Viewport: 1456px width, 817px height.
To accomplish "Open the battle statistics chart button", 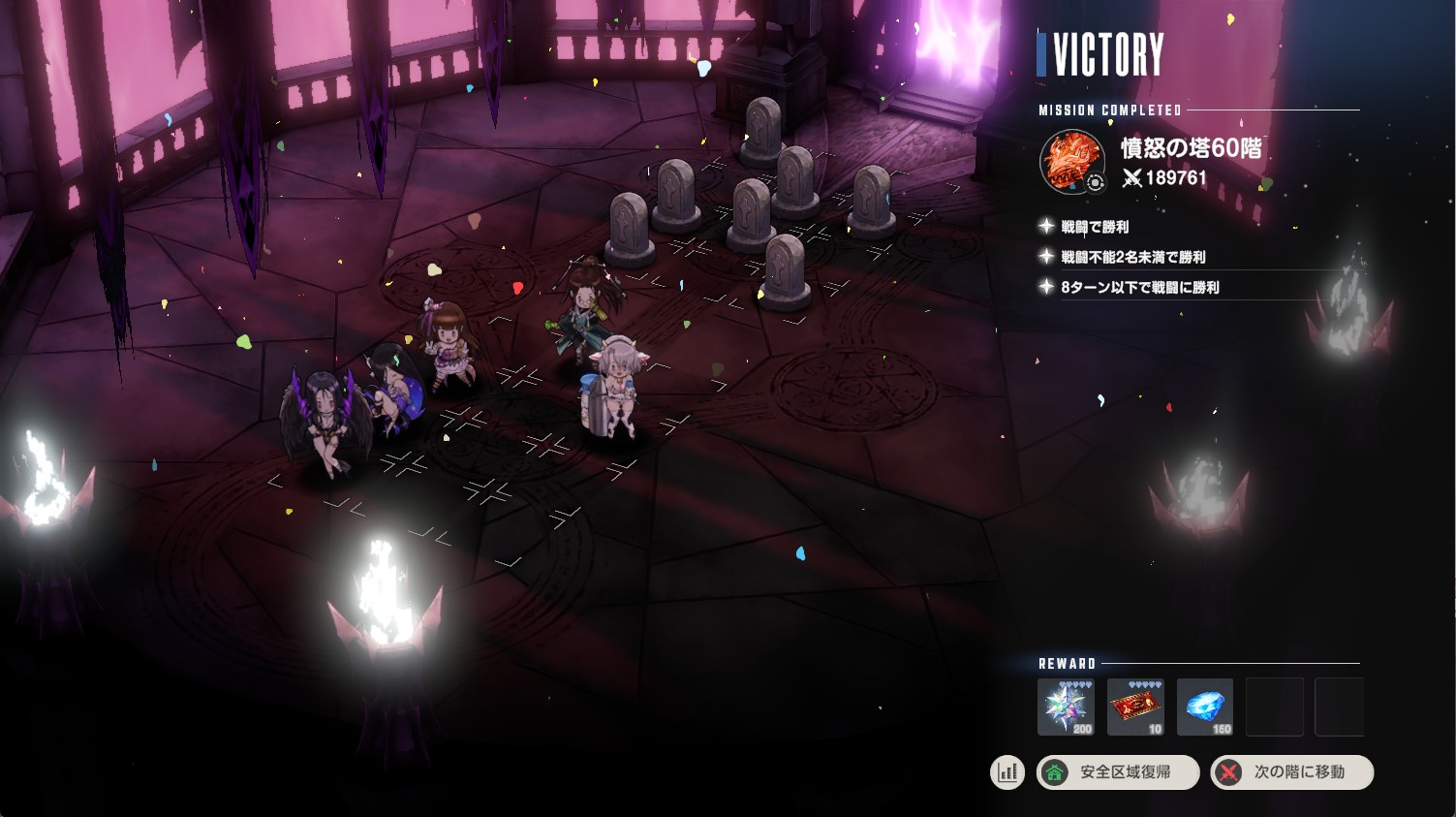I will point(1007,772).
